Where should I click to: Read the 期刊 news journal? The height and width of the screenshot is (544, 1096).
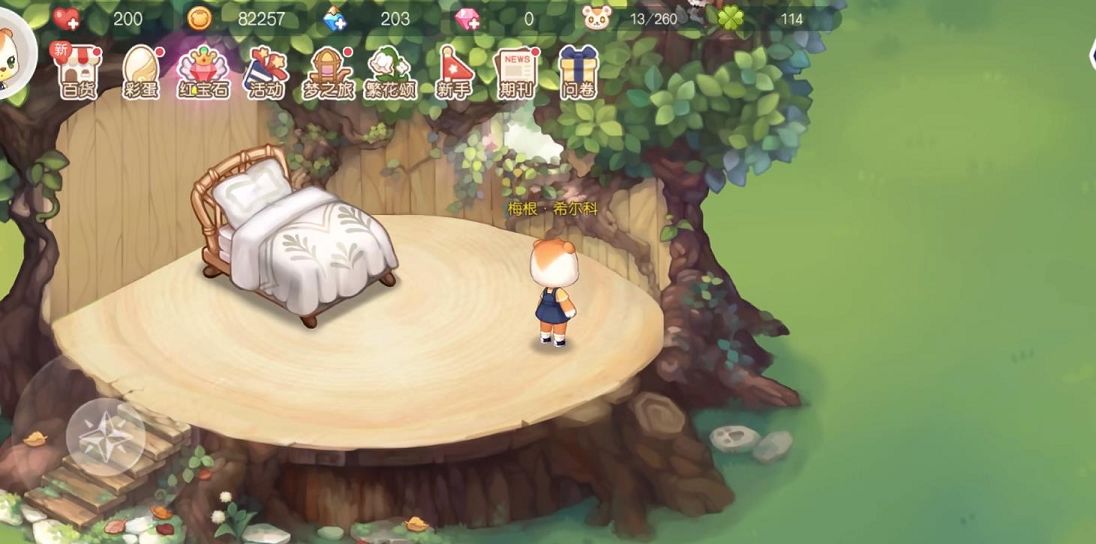[516, 72]
